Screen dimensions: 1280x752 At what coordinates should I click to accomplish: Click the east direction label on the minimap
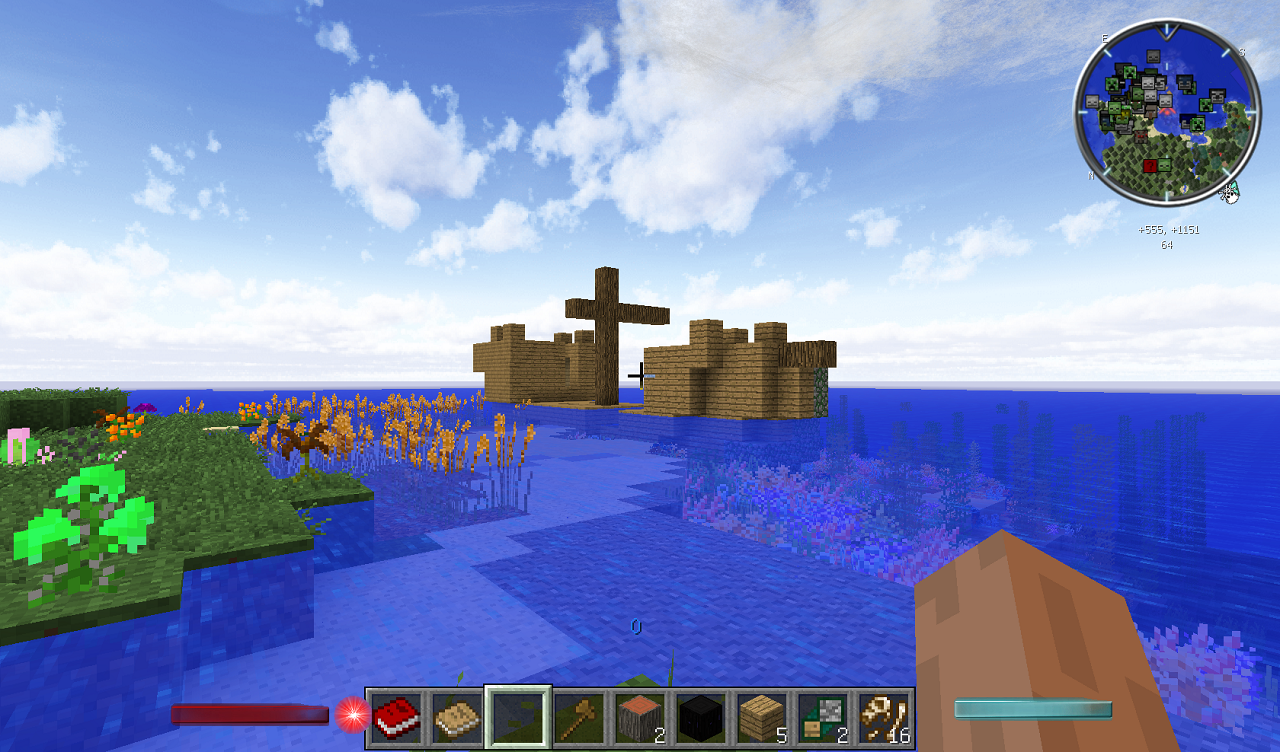click(1104, 39)
